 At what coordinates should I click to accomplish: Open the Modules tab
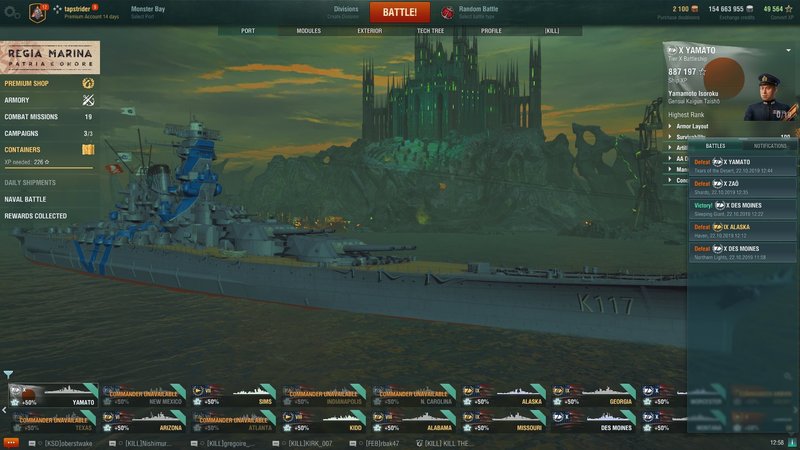click(x=309, y=31)
